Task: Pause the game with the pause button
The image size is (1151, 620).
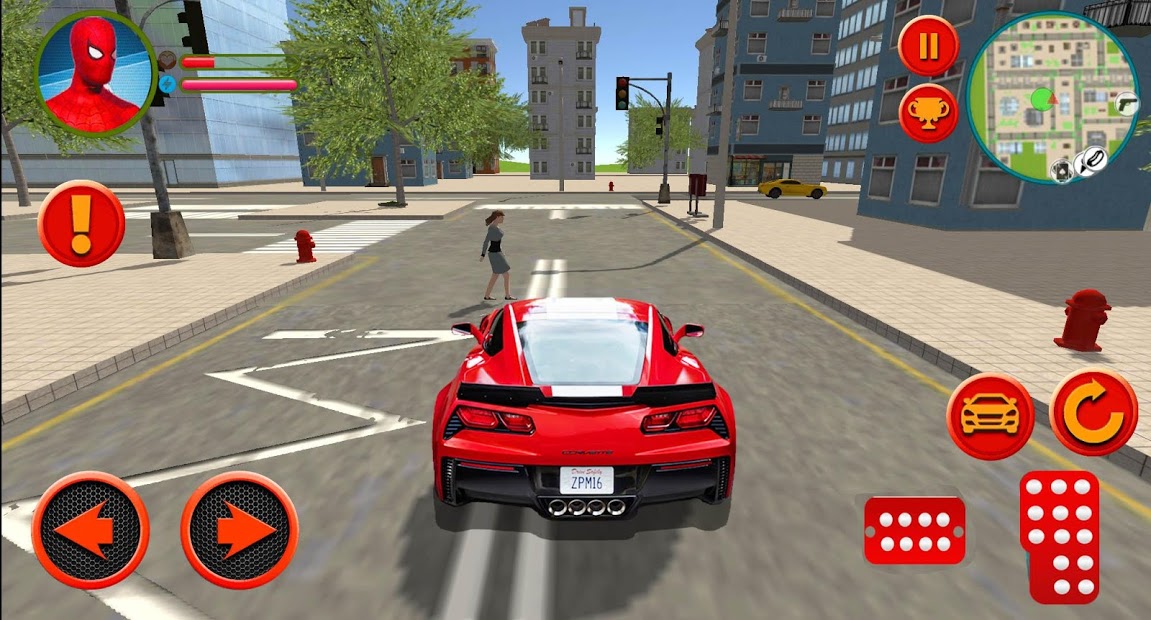Action: pyautogui.click(x=928, y=46)
